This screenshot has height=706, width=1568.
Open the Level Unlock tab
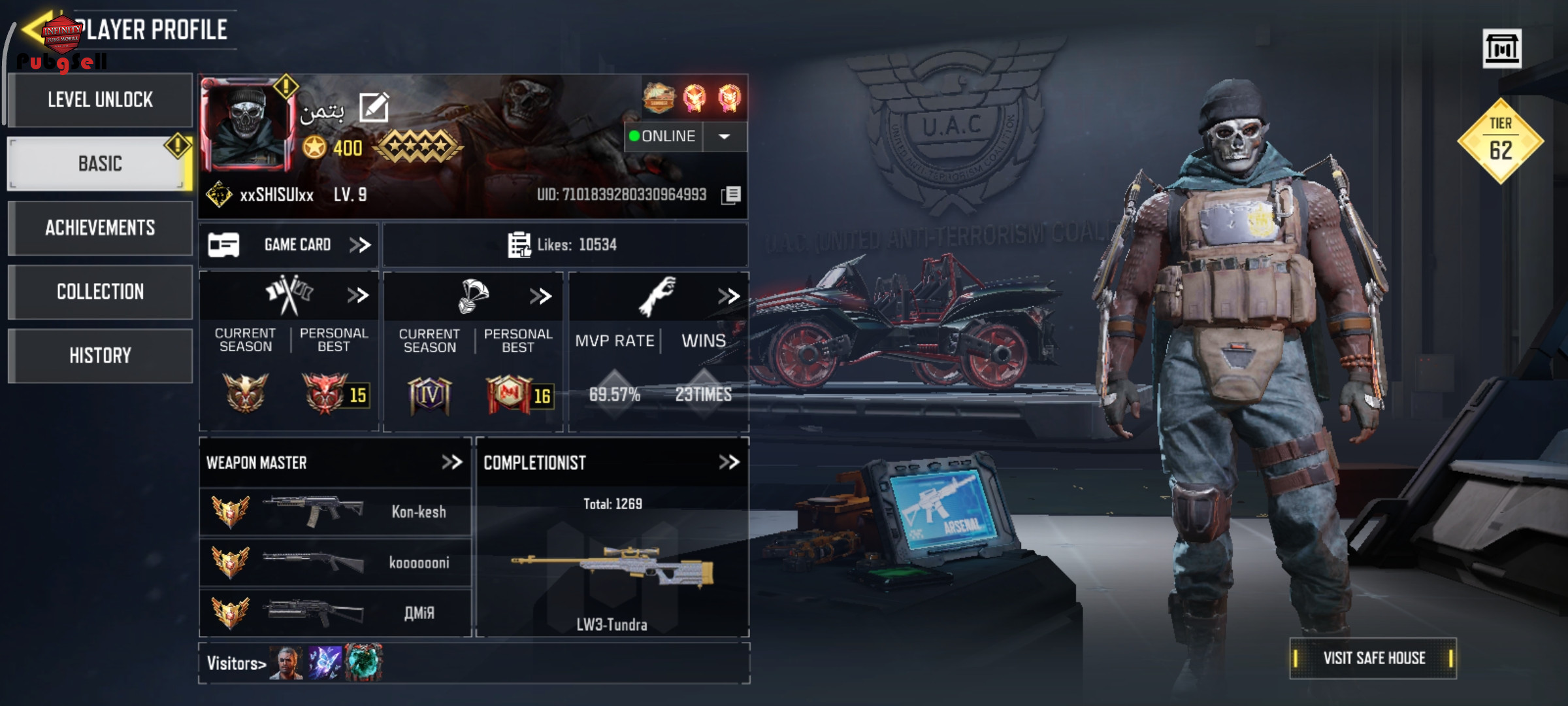[x=100, y=100]
